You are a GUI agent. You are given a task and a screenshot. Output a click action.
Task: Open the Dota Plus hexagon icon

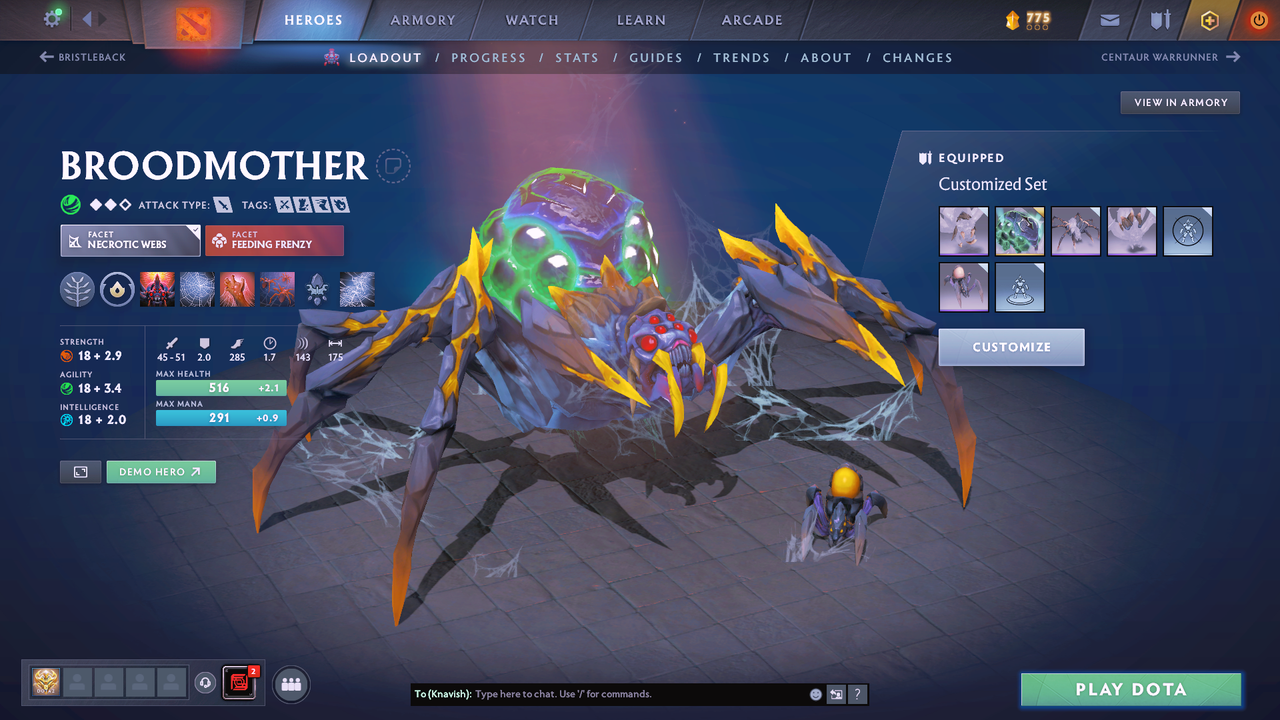pyautogui.click(x=1209, y=20)
